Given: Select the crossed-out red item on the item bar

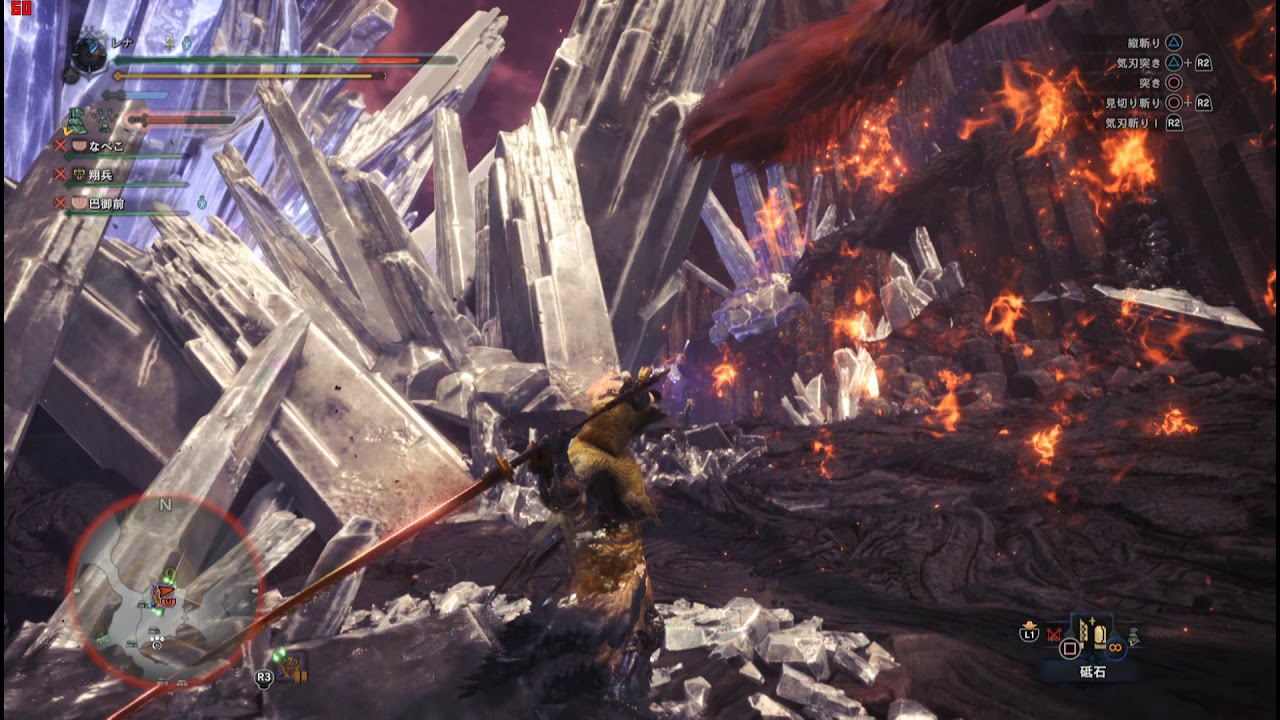Looking at the screenshot, I should pyautogui.click(x=1055, y=634).
